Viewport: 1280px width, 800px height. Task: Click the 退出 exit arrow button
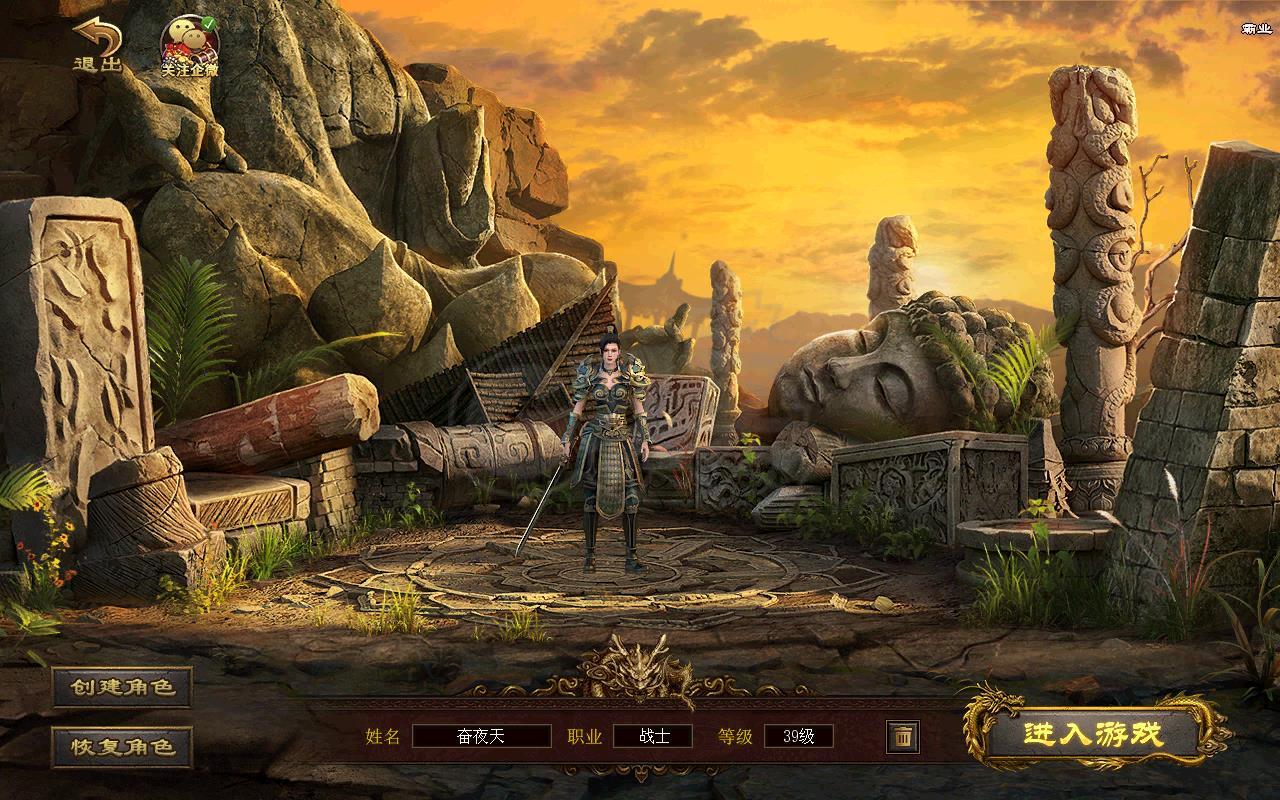(97, 45)
